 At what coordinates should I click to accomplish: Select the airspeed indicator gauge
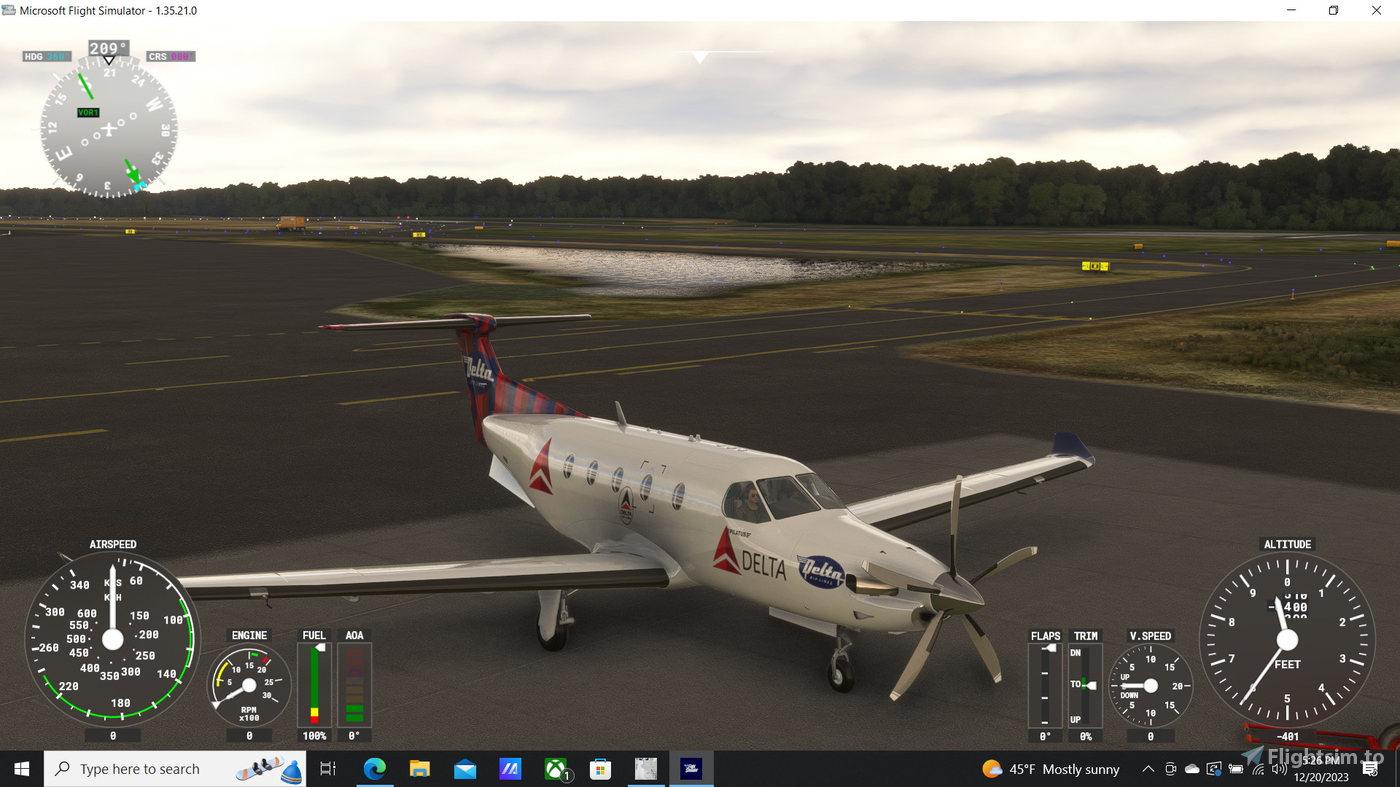[x=113, y=640]
